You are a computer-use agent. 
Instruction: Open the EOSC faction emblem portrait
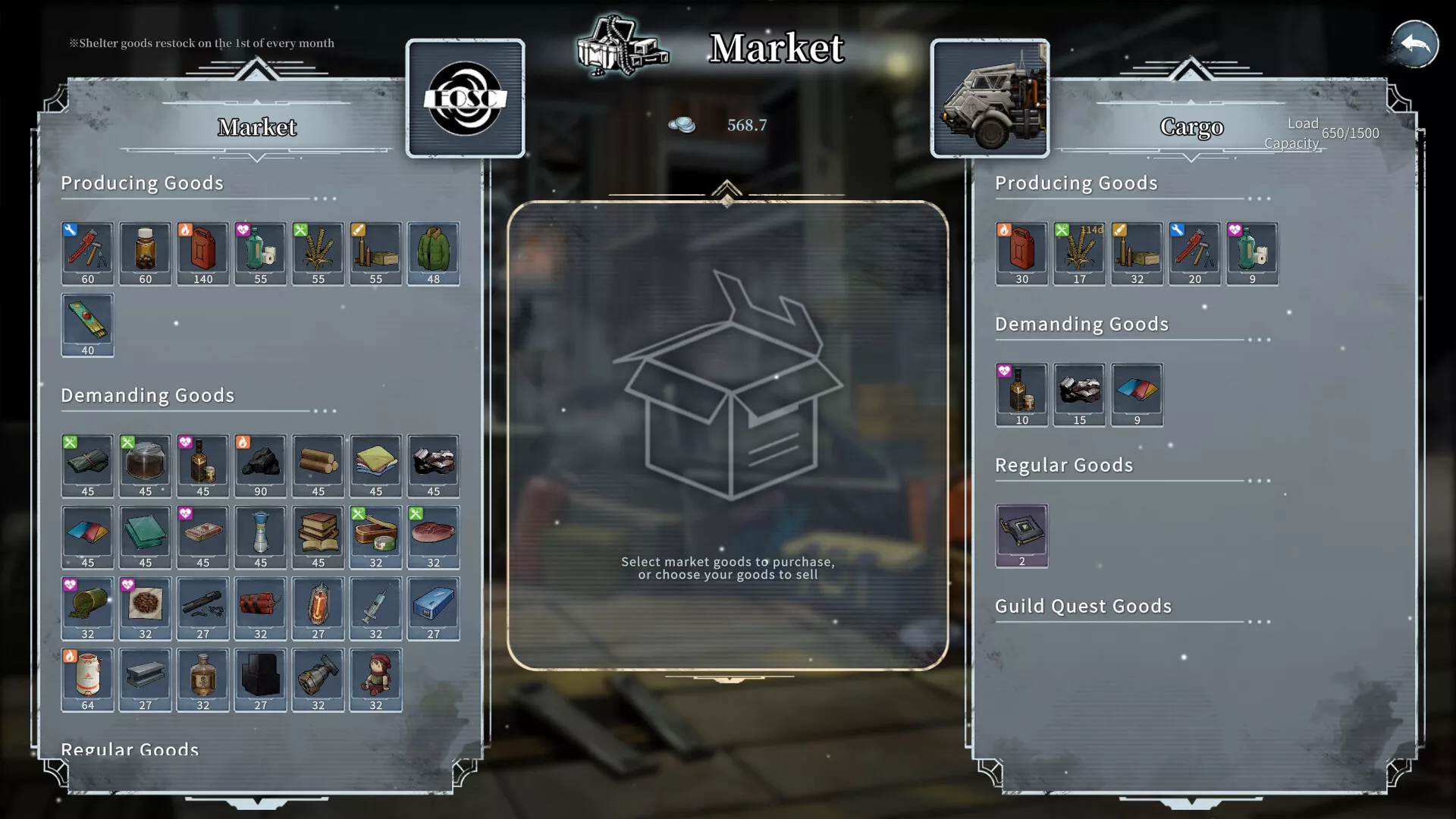pyautogui.click(x=465, y=99)
